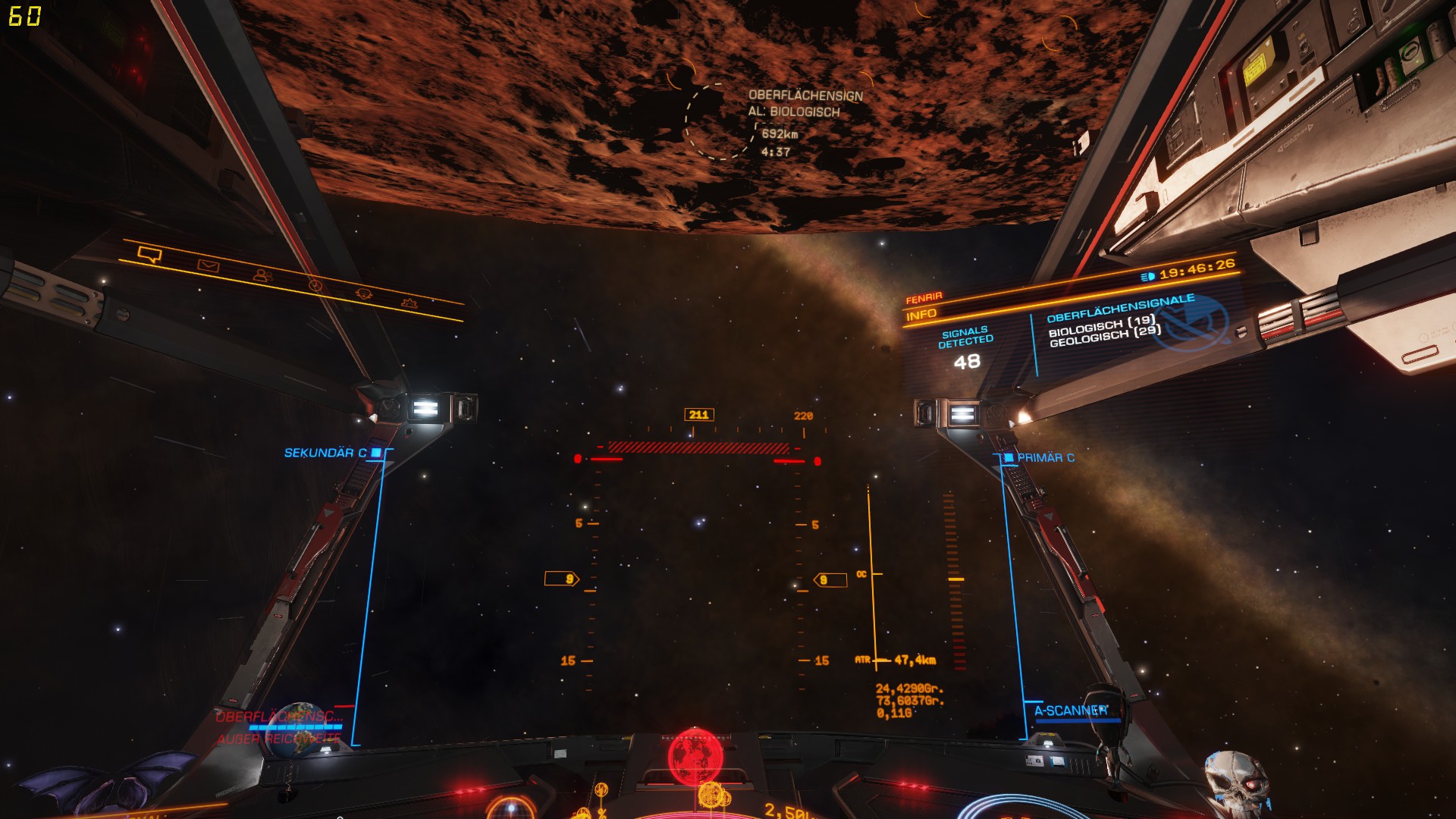Select the biological surface signal marker
The height and width of the screenshot is (819, 1456).
pos(719,121)
